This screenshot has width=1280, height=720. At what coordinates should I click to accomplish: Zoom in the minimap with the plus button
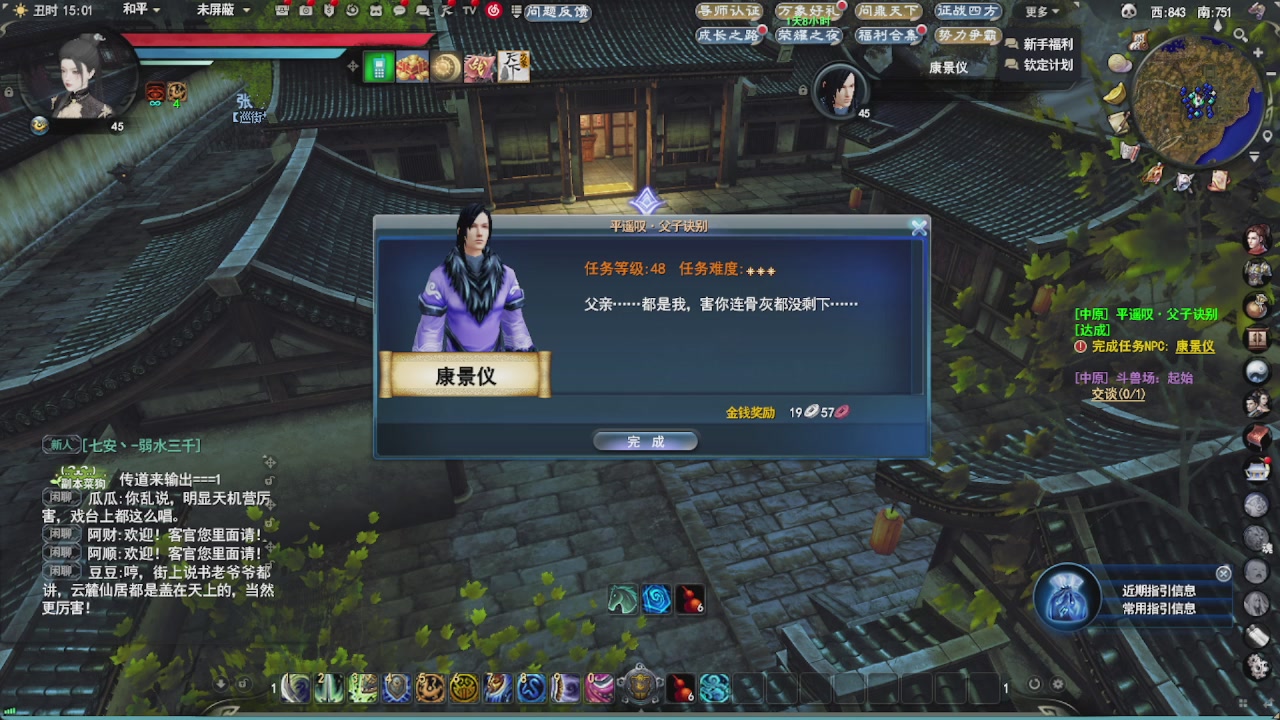tap(1258, 52)
